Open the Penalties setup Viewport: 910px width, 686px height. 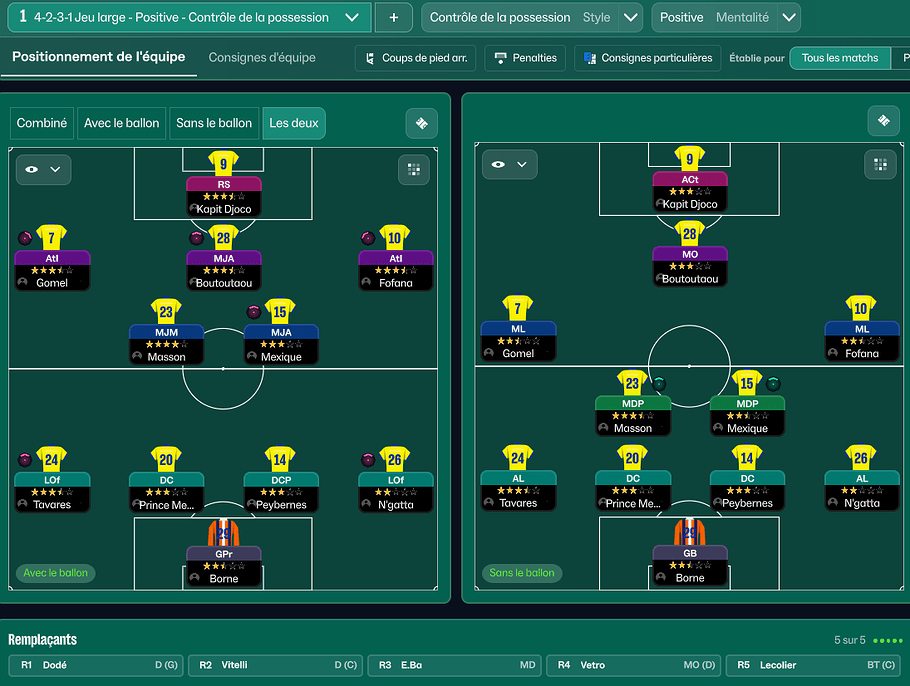coord(525,58)
